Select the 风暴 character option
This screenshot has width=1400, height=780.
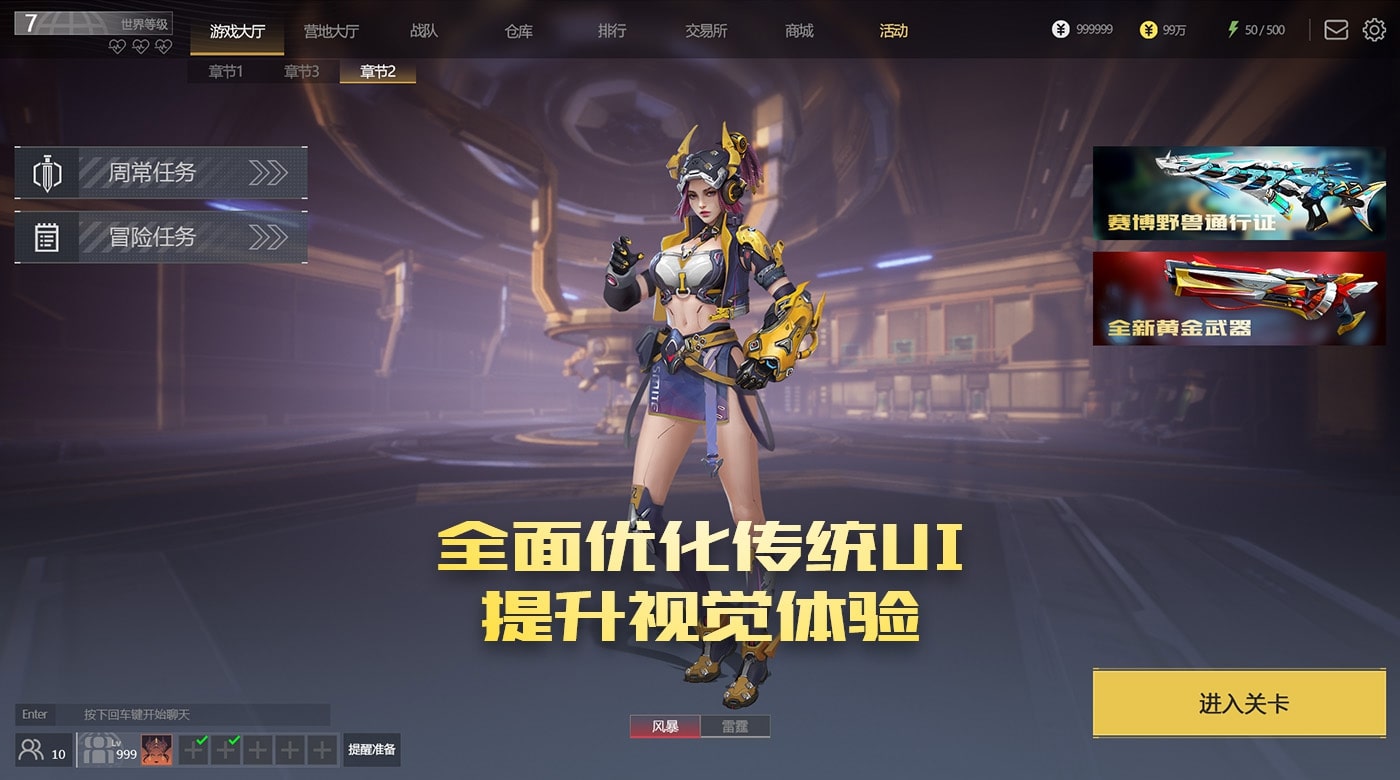coord(665,727)
